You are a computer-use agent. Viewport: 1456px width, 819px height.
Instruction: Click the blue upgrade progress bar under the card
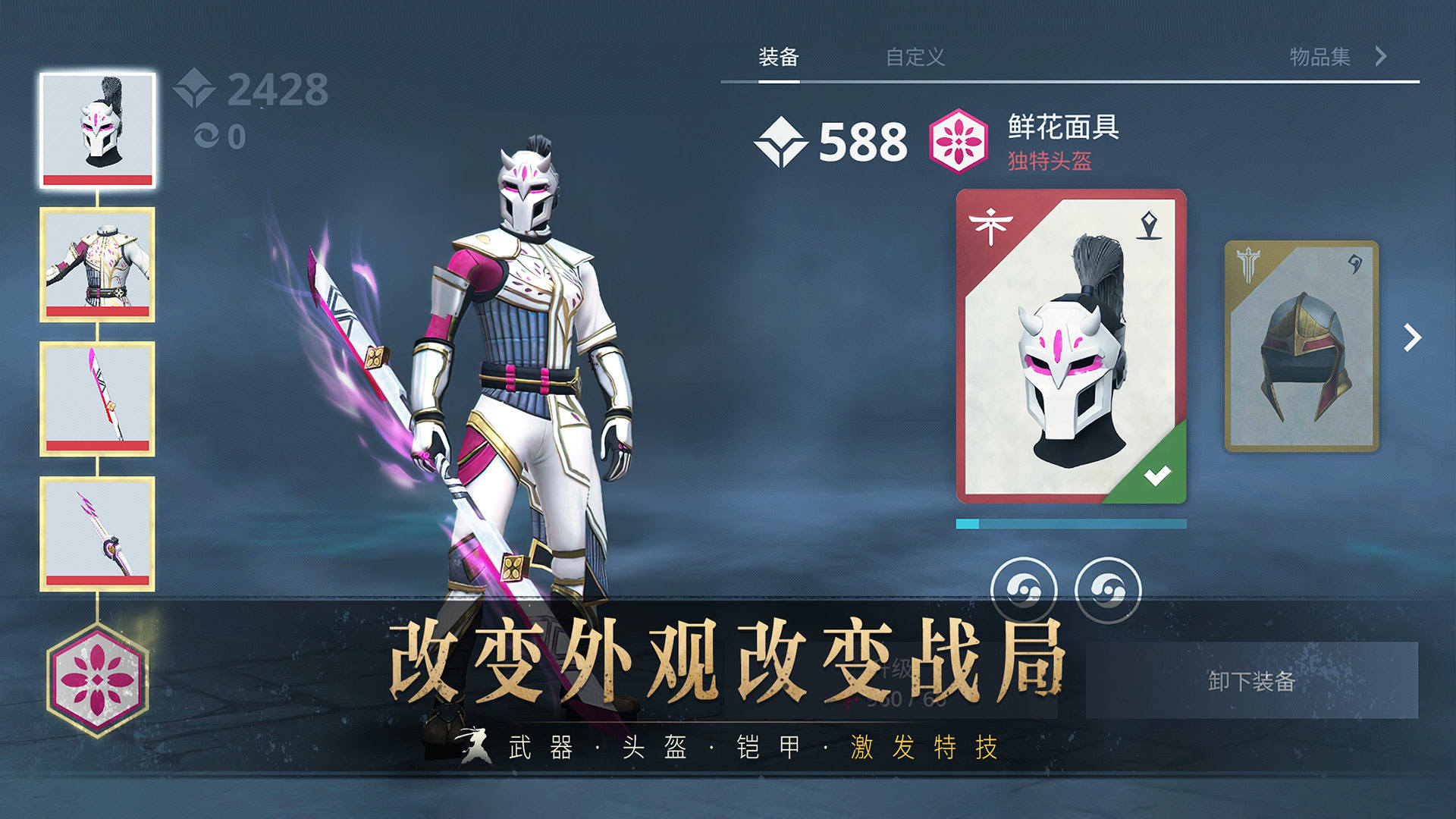point(1069,522)
